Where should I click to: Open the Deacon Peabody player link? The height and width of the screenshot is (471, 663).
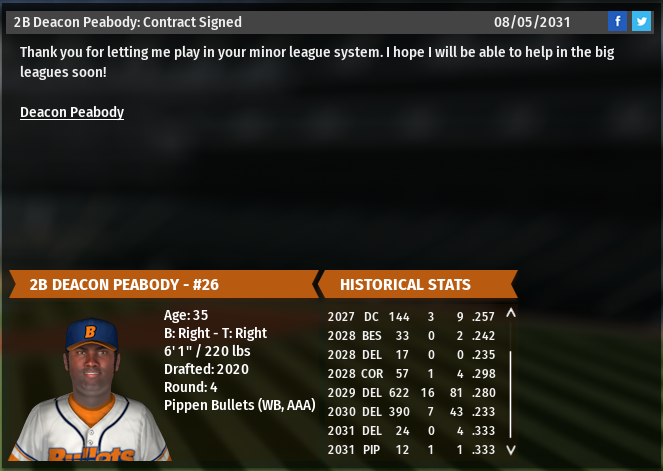point(72,112)
